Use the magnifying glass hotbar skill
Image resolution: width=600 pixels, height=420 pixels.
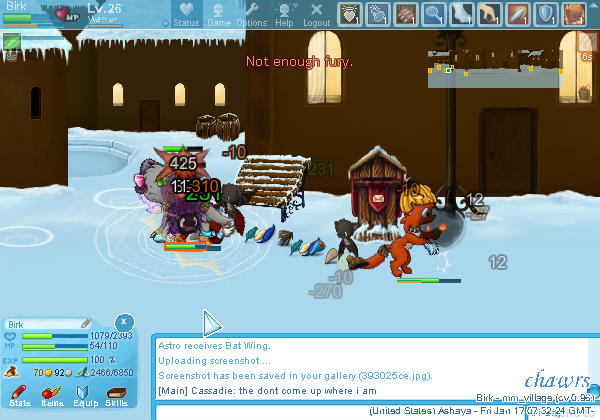point(433,14)
